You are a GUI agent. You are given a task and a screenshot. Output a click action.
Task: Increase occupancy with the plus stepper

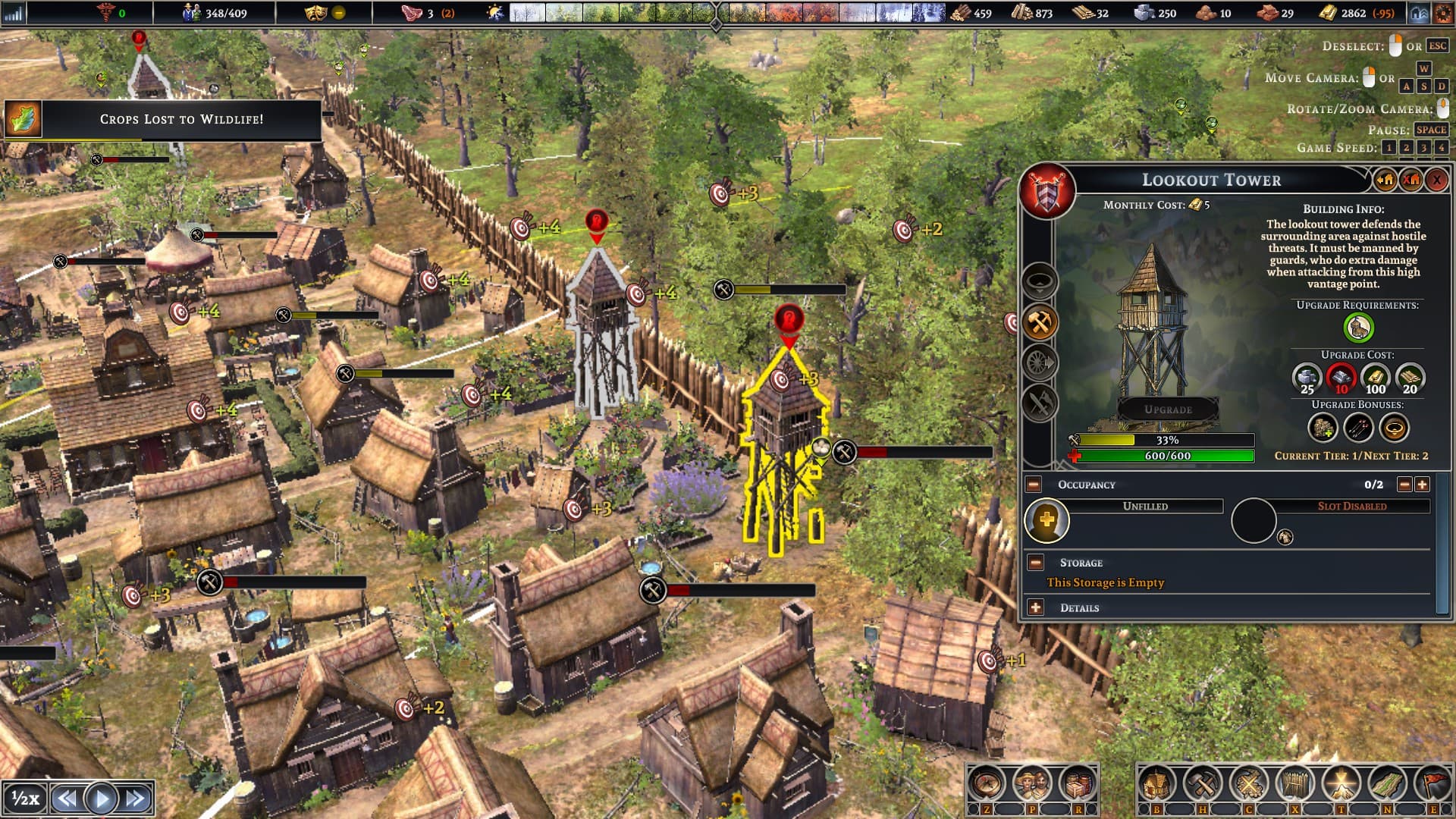click(1422, 485)
